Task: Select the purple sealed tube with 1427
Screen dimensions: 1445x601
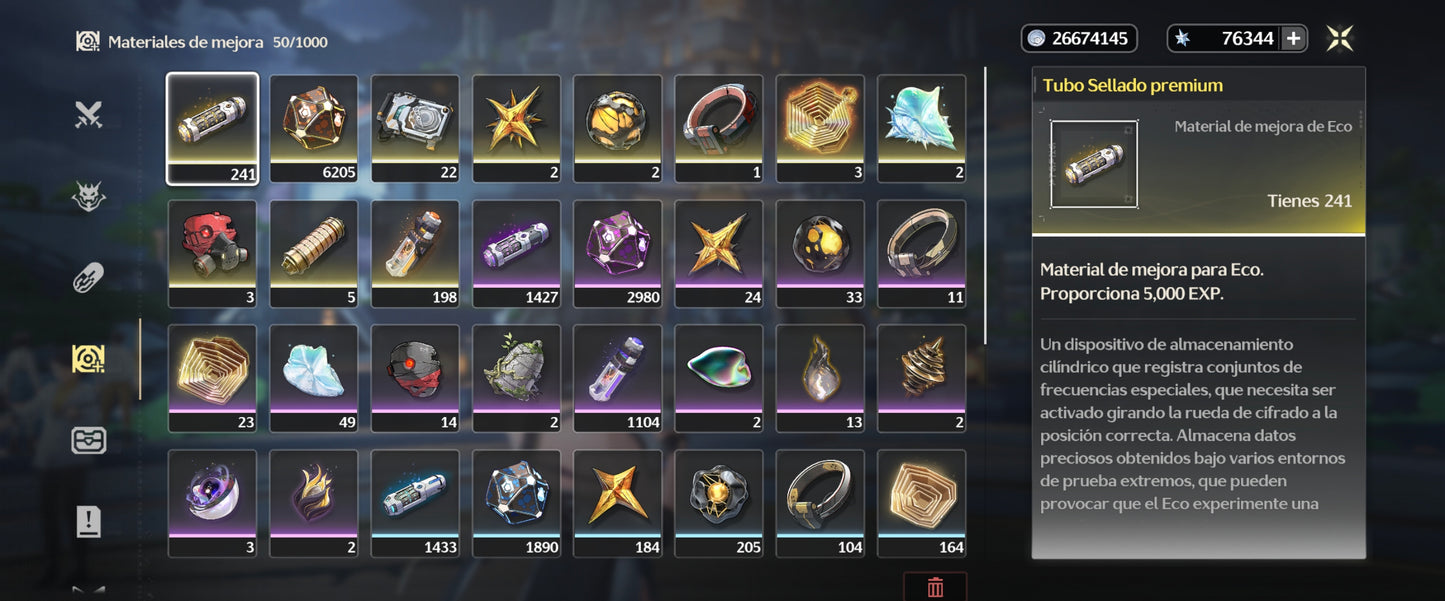Action: tap(516, 253)
